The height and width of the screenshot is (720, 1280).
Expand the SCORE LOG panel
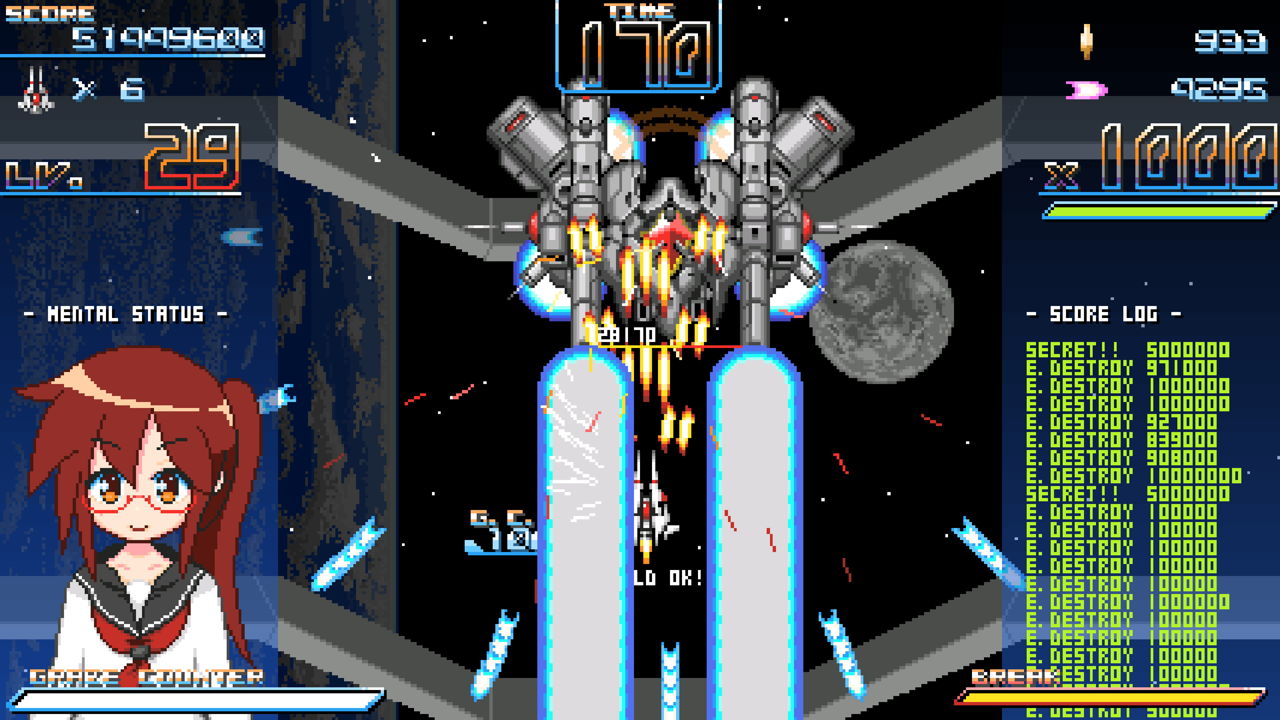coord(1105,312)
